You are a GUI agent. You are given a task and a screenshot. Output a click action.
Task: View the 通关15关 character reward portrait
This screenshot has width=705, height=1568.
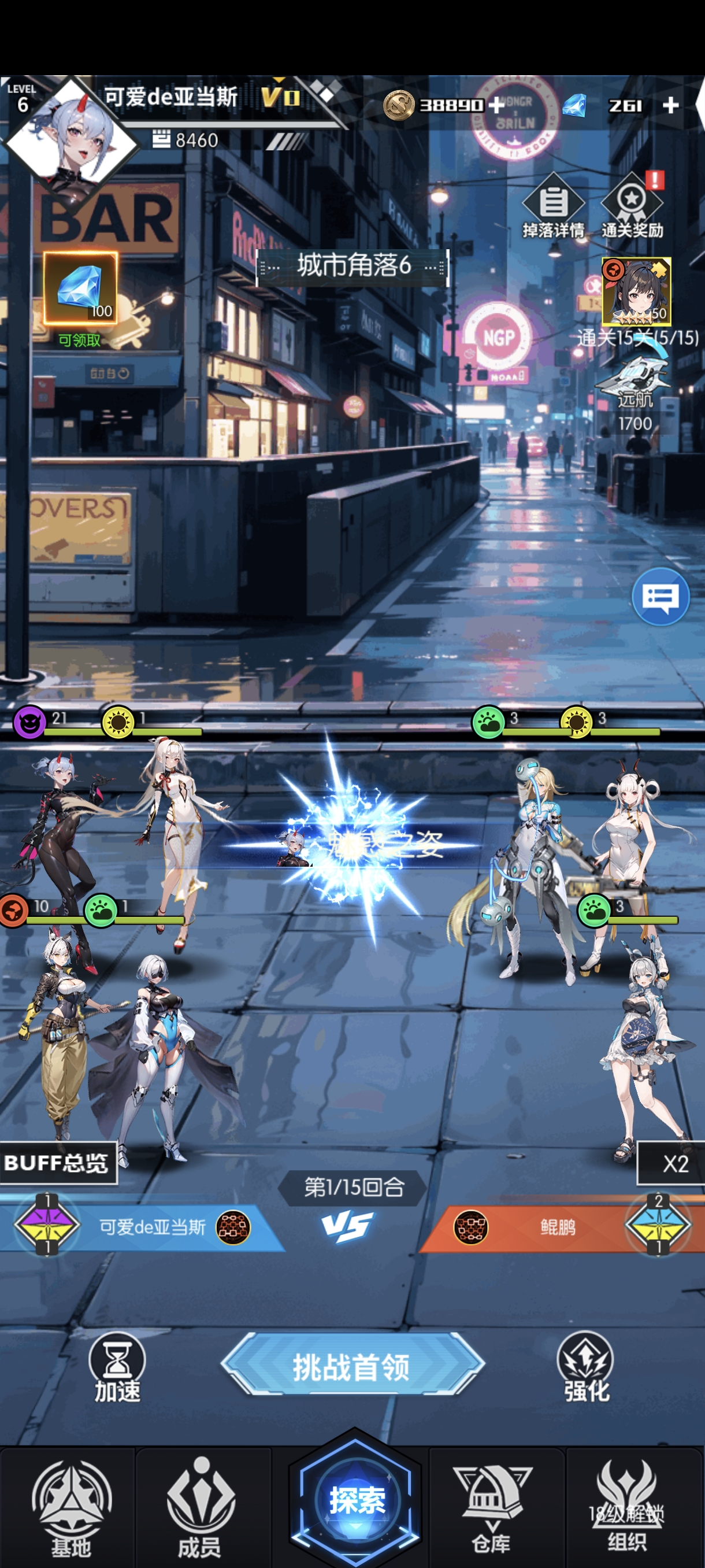pos(636,291)
